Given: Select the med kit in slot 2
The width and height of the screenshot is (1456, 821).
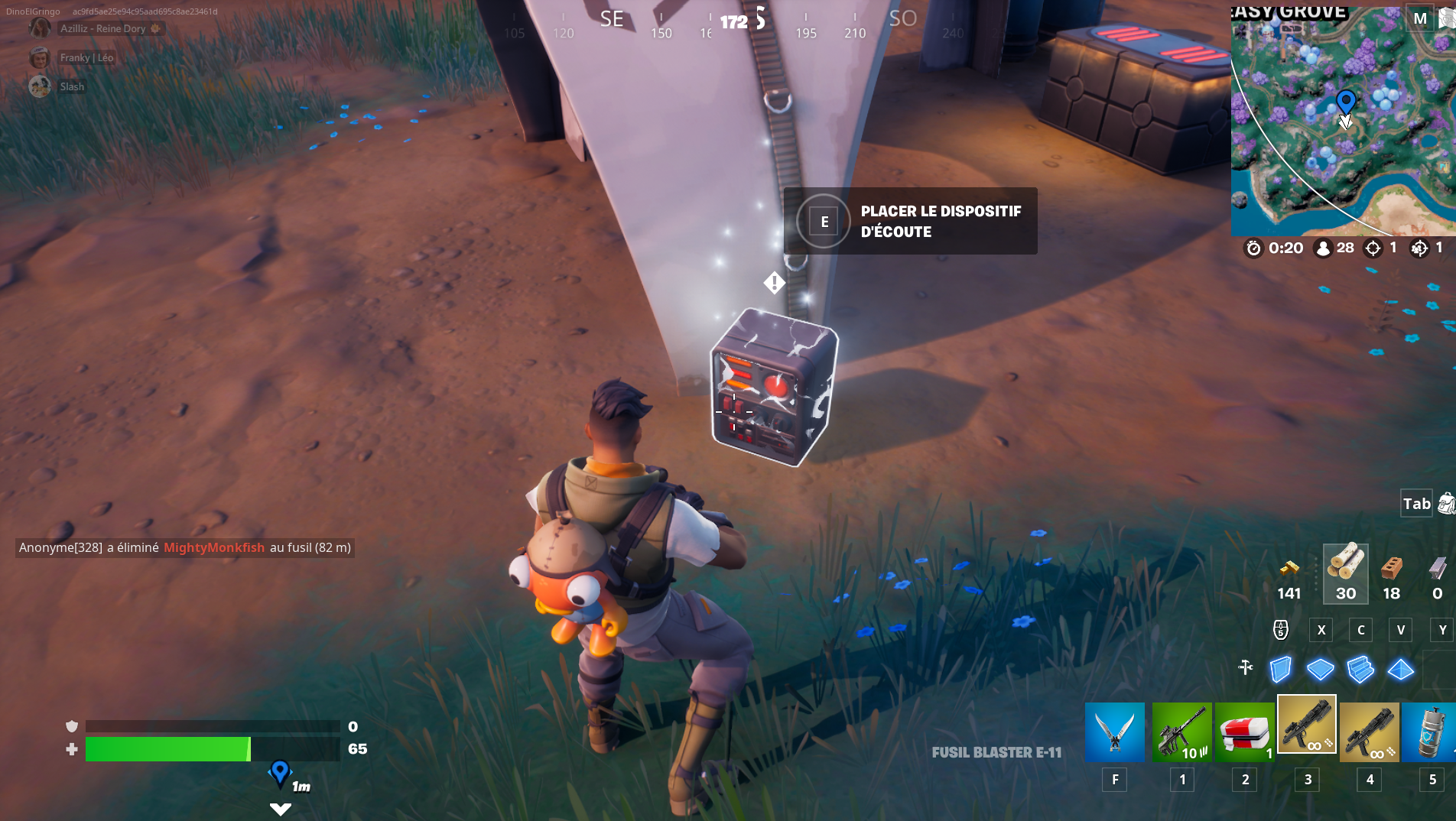Looking at the screenshot, I should tap(1244, 732).
